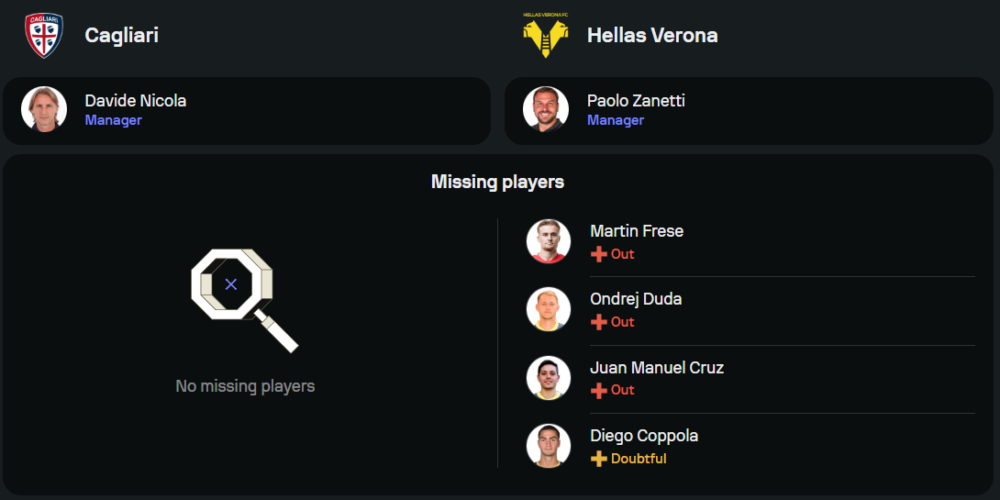Select manager Paolo Zanetti's card

pyautogui.click(x=748, y=110)
